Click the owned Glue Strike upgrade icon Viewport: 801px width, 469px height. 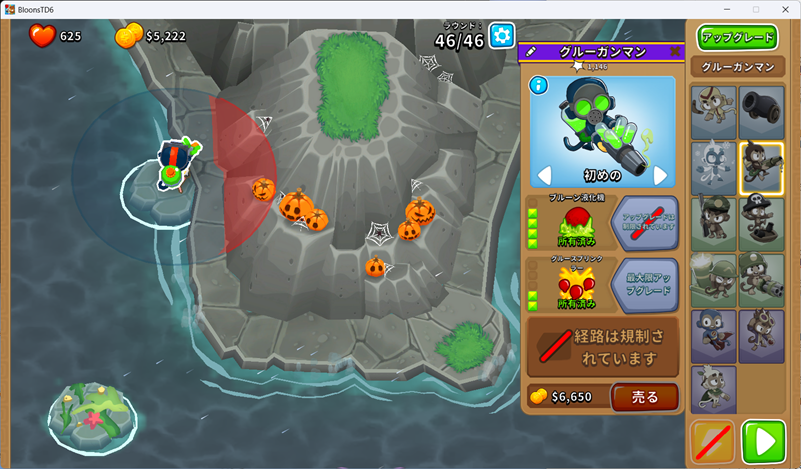(x=575, y=284)
